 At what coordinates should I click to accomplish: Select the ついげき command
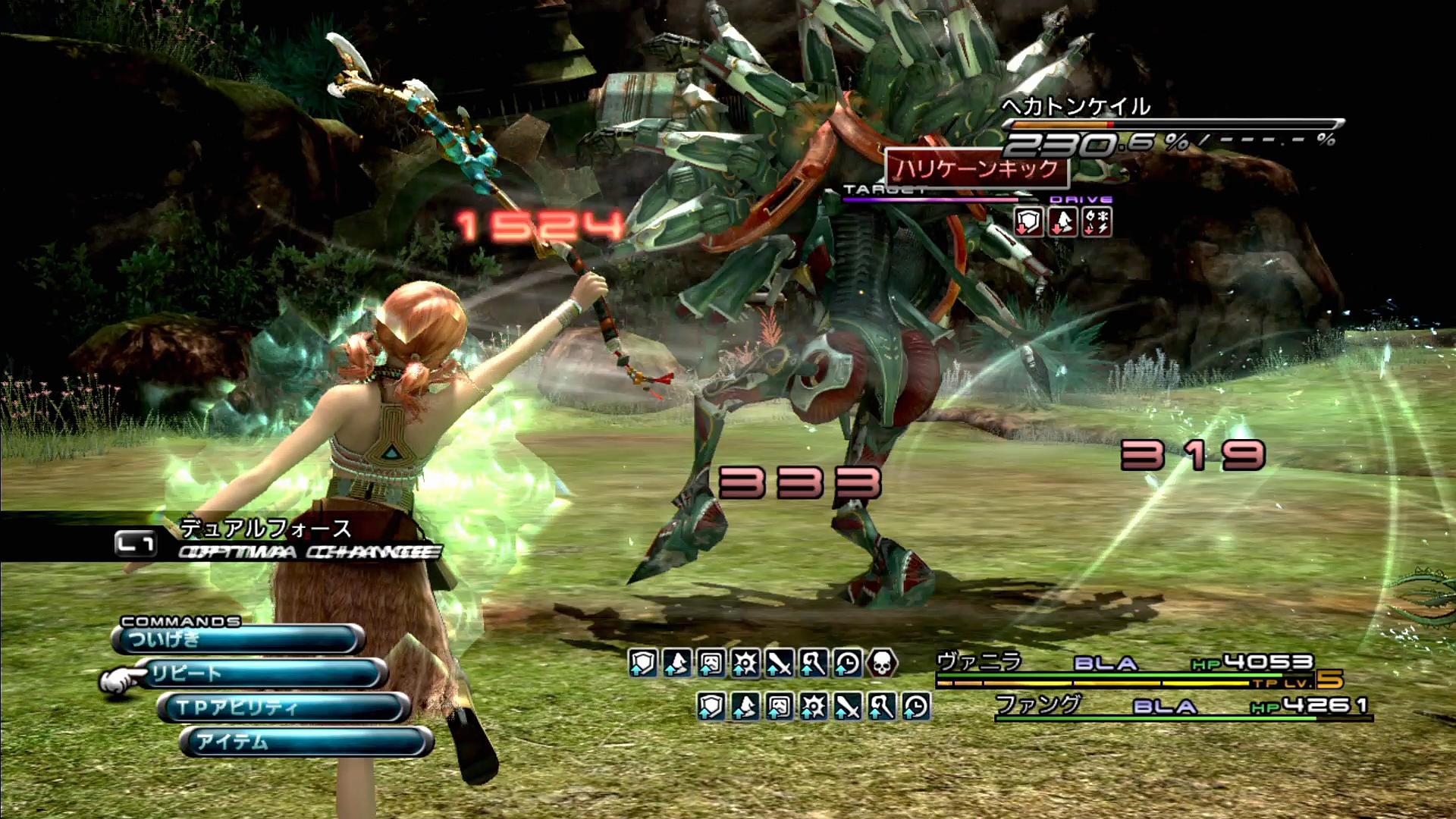click(x=237, y=639)
